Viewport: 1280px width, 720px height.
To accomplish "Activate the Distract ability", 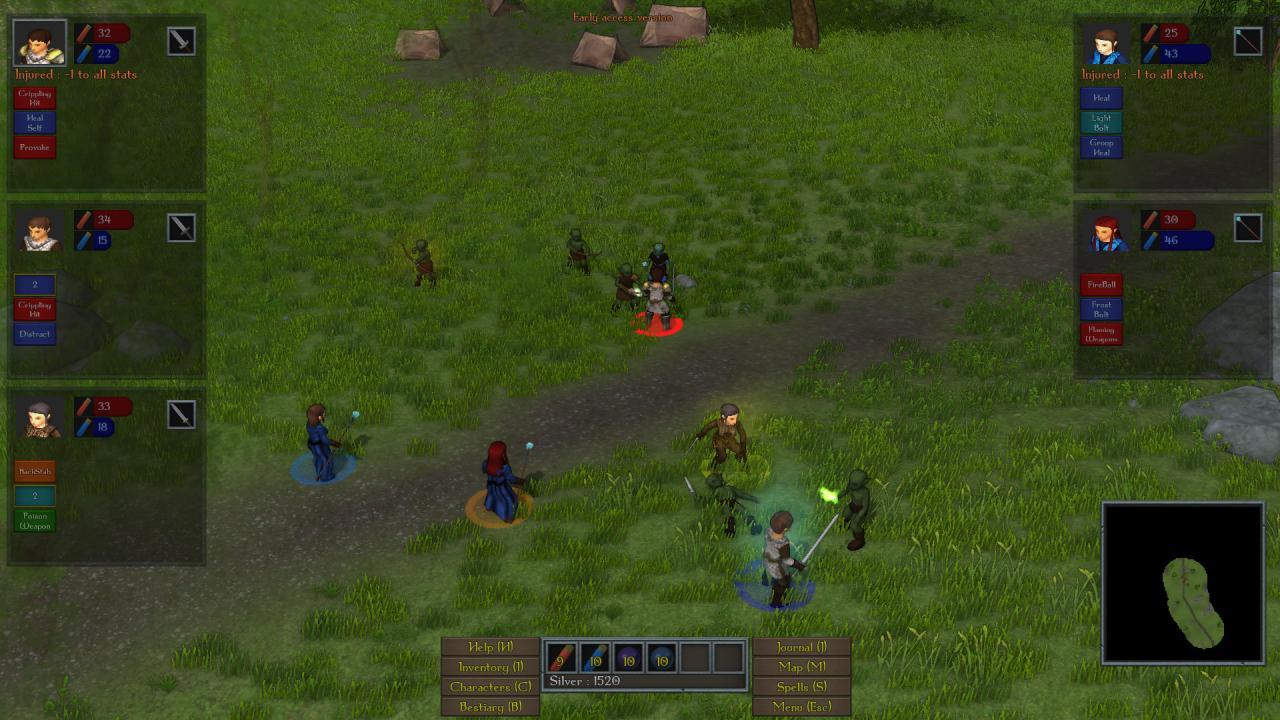I will (x=34, y=334).
